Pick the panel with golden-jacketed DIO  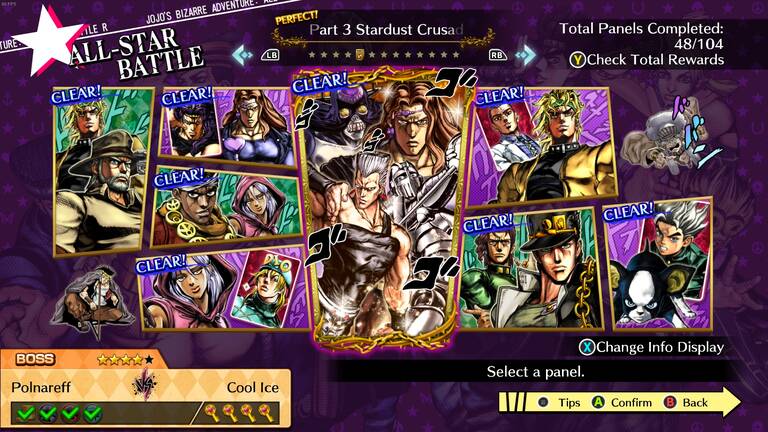540,145
